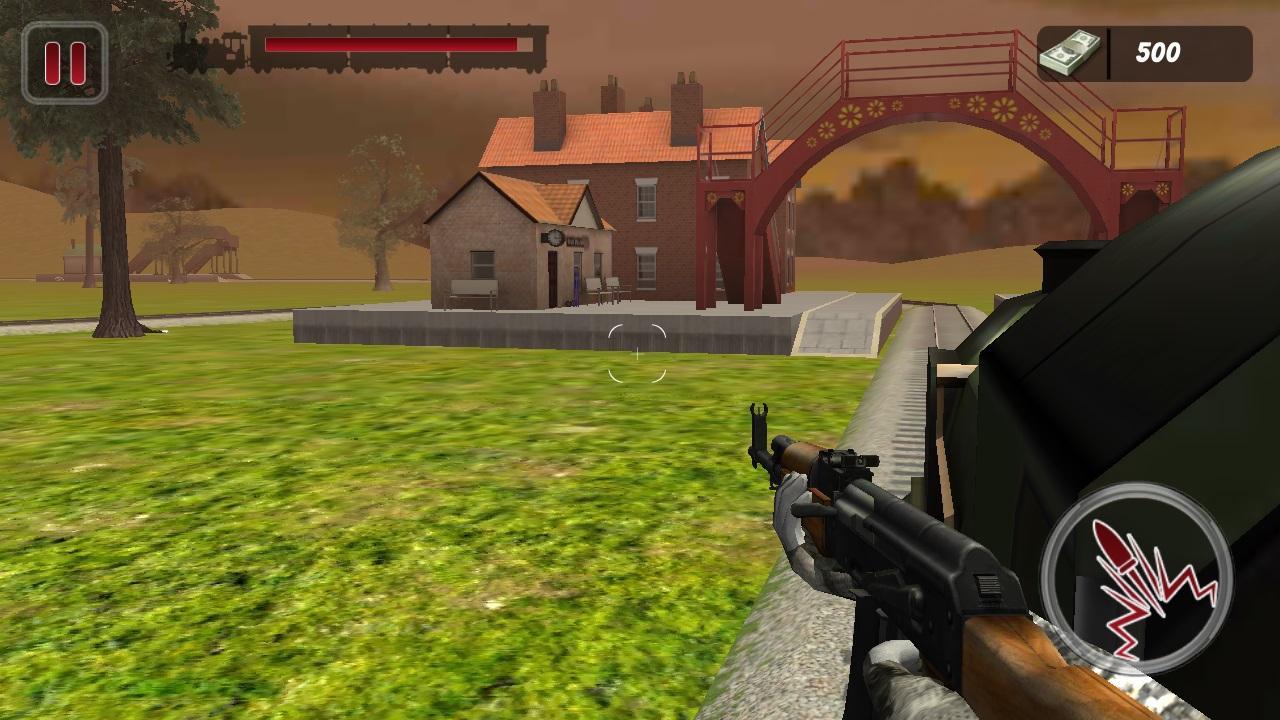Click the red train health progress bar
The width and height of the screenshot is (1280, 720).
(390, 44)
